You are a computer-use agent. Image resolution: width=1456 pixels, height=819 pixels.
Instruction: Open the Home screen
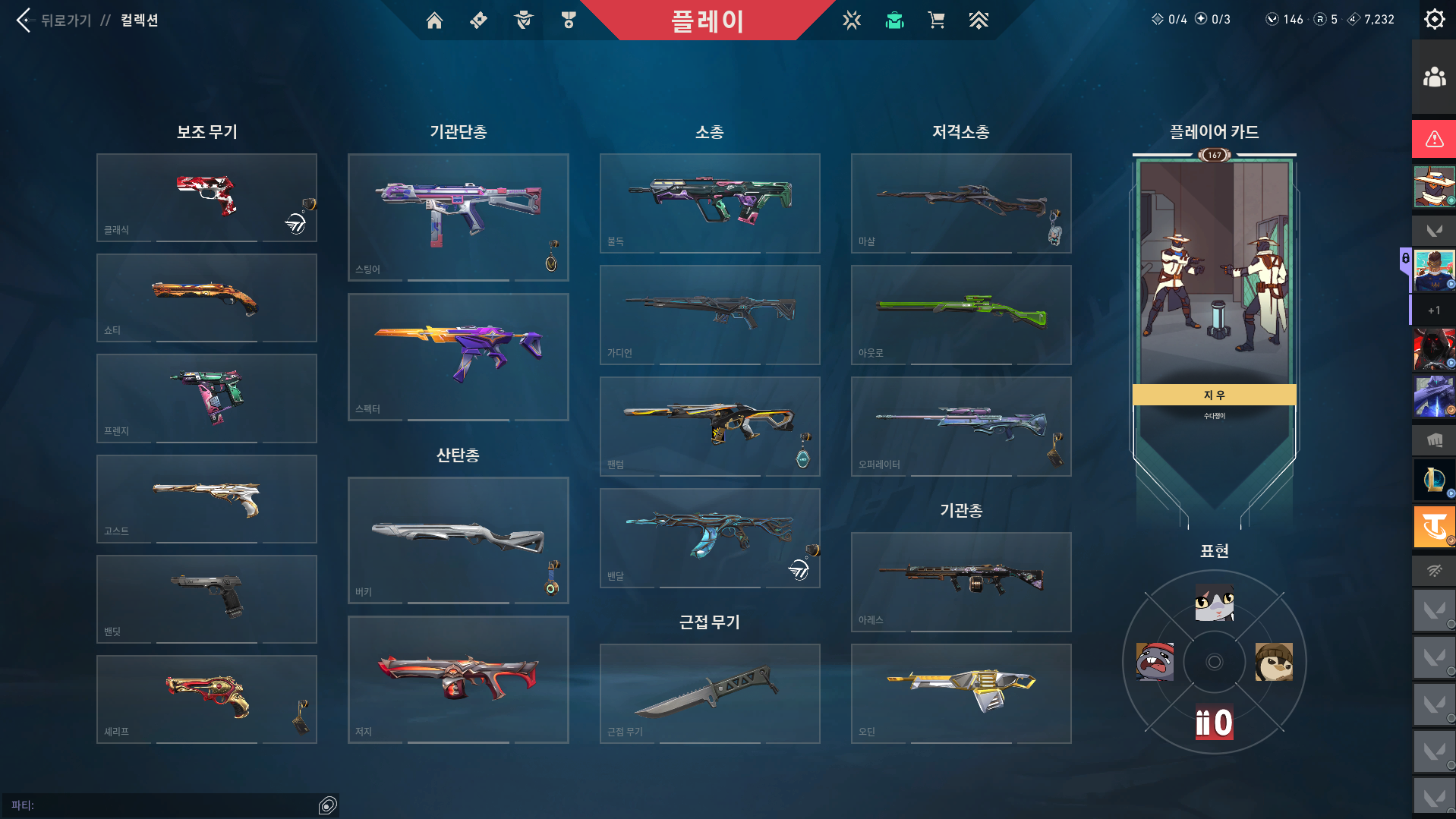pos(435,20)
